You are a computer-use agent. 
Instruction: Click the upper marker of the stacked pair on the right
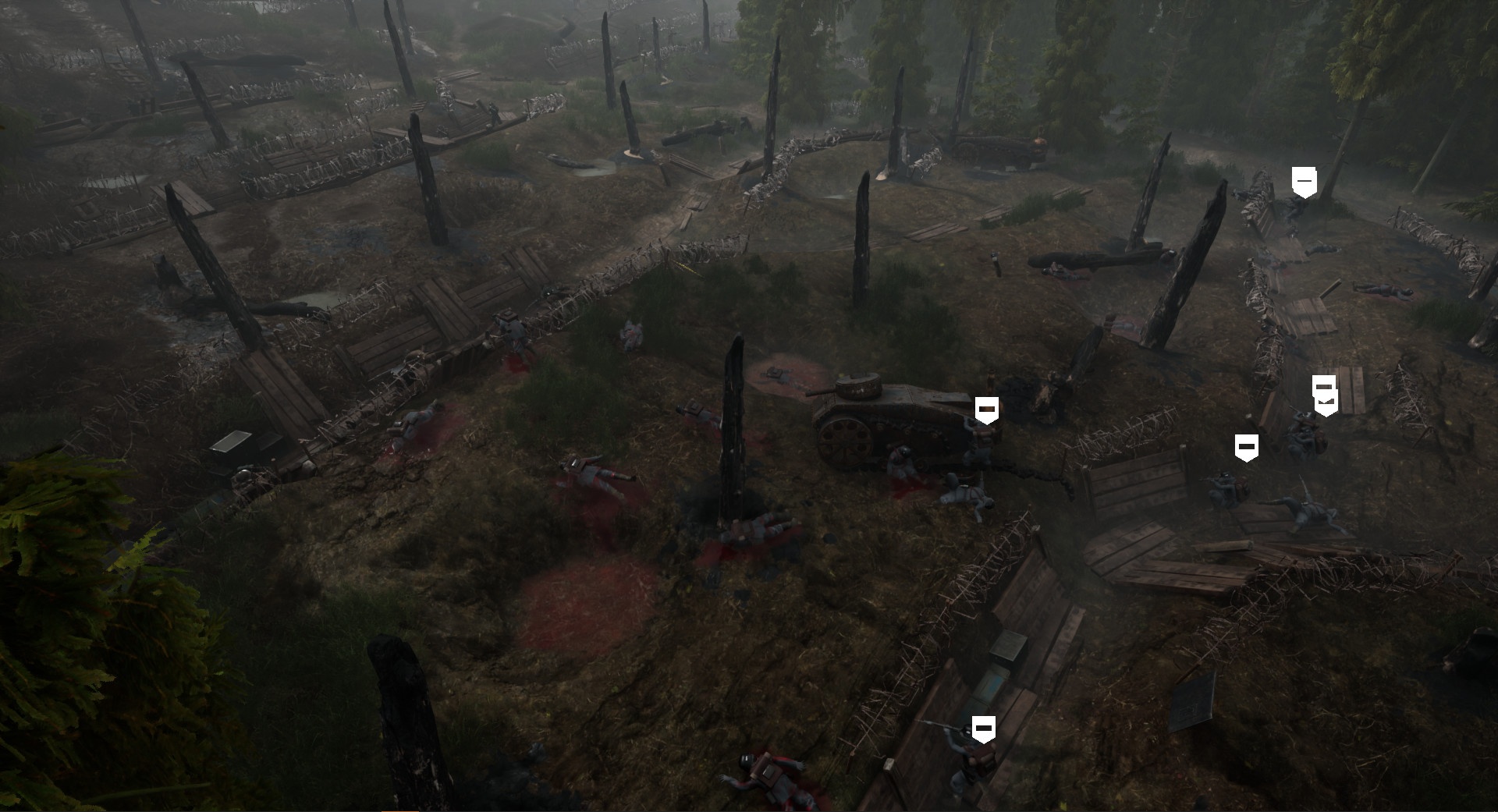[x=1324, y=385]
